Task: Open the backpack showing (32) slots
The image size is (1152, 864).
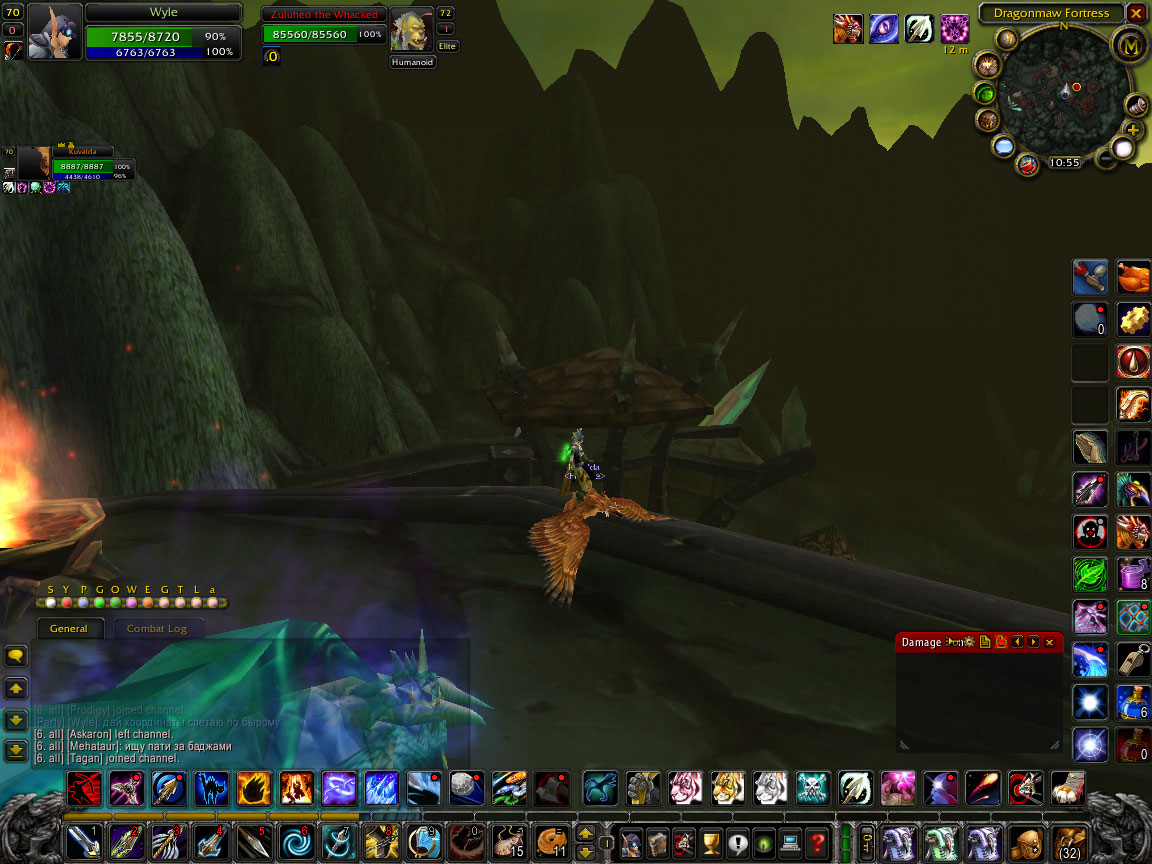Action: [1069, 843]
